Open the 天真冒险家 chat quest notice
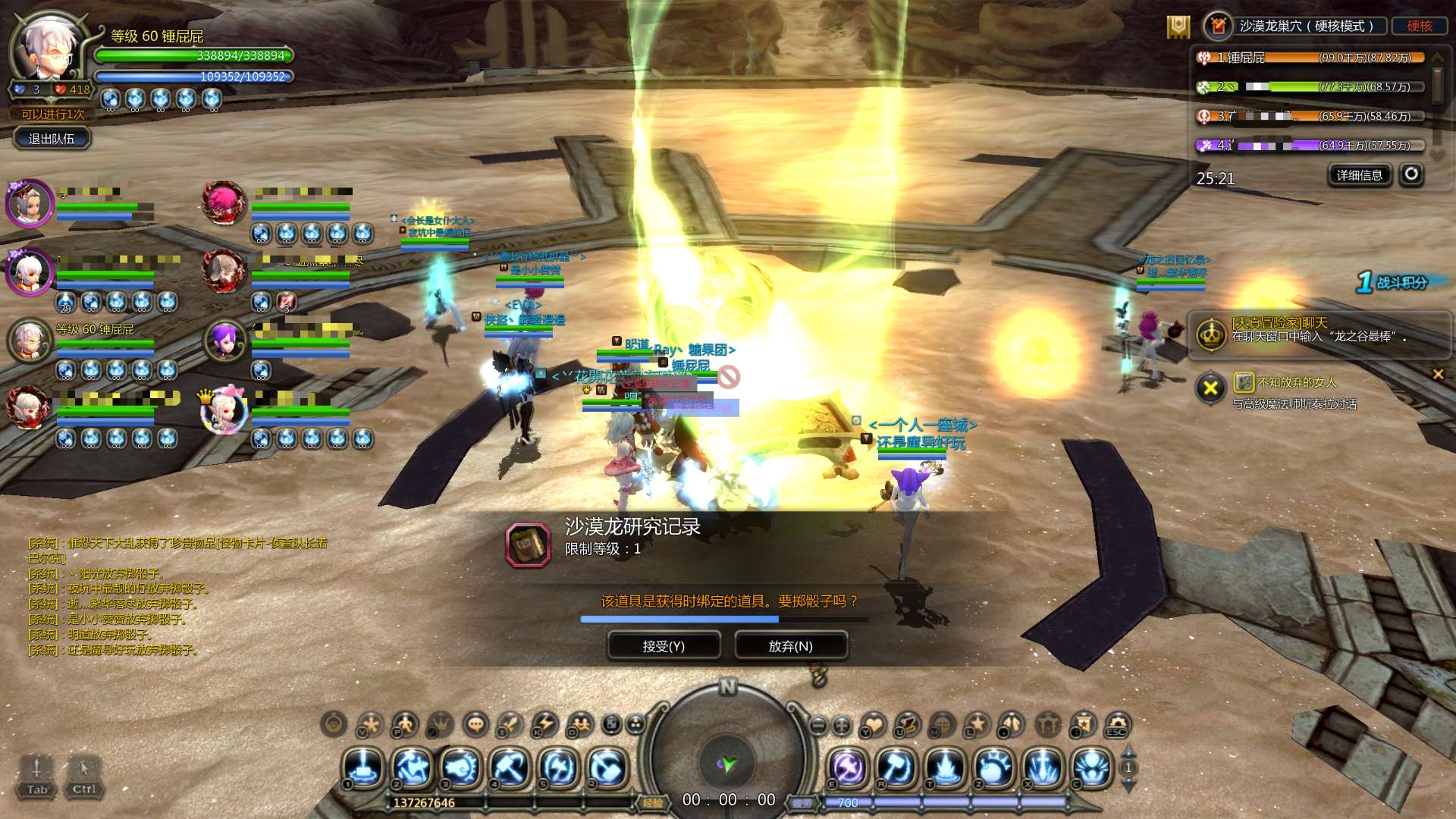 [x=1319, y=330]
